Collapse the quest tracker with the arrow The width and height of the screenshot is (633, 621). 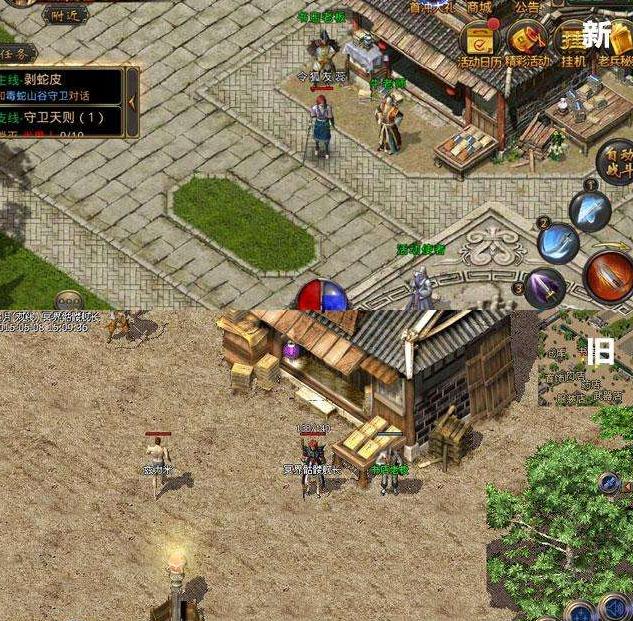[132, 100]
